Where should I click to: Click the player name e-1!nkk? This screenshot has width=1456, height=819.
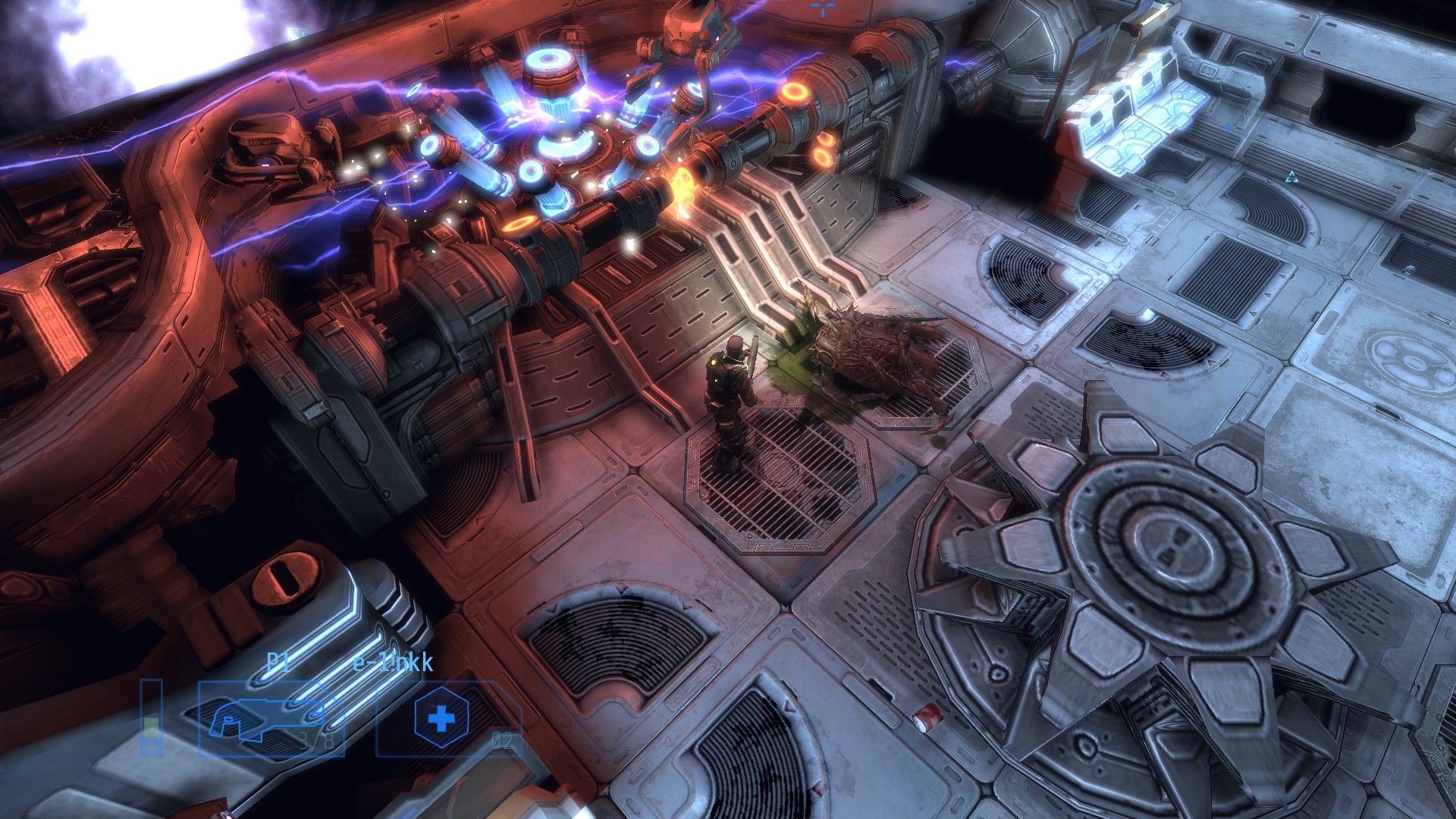pos(393,663)
